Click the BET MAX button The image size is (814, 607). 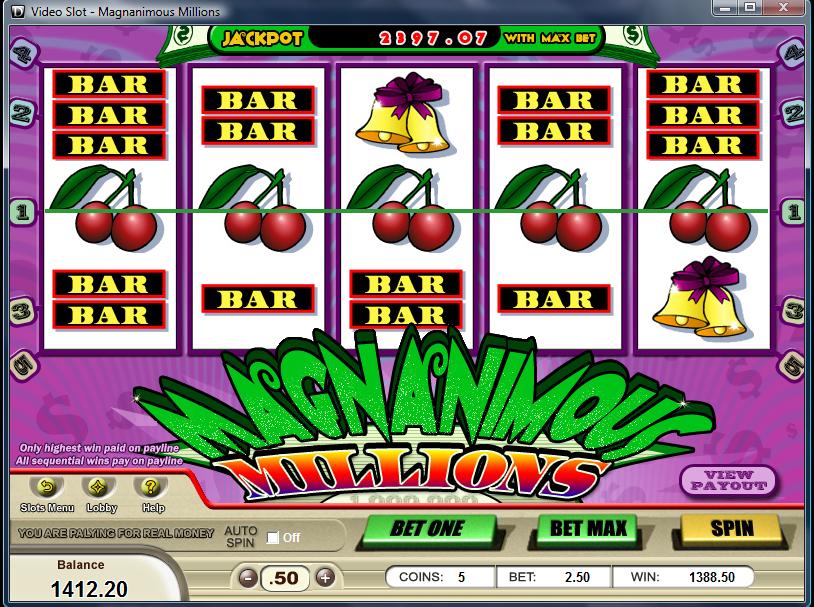[588, 527]
